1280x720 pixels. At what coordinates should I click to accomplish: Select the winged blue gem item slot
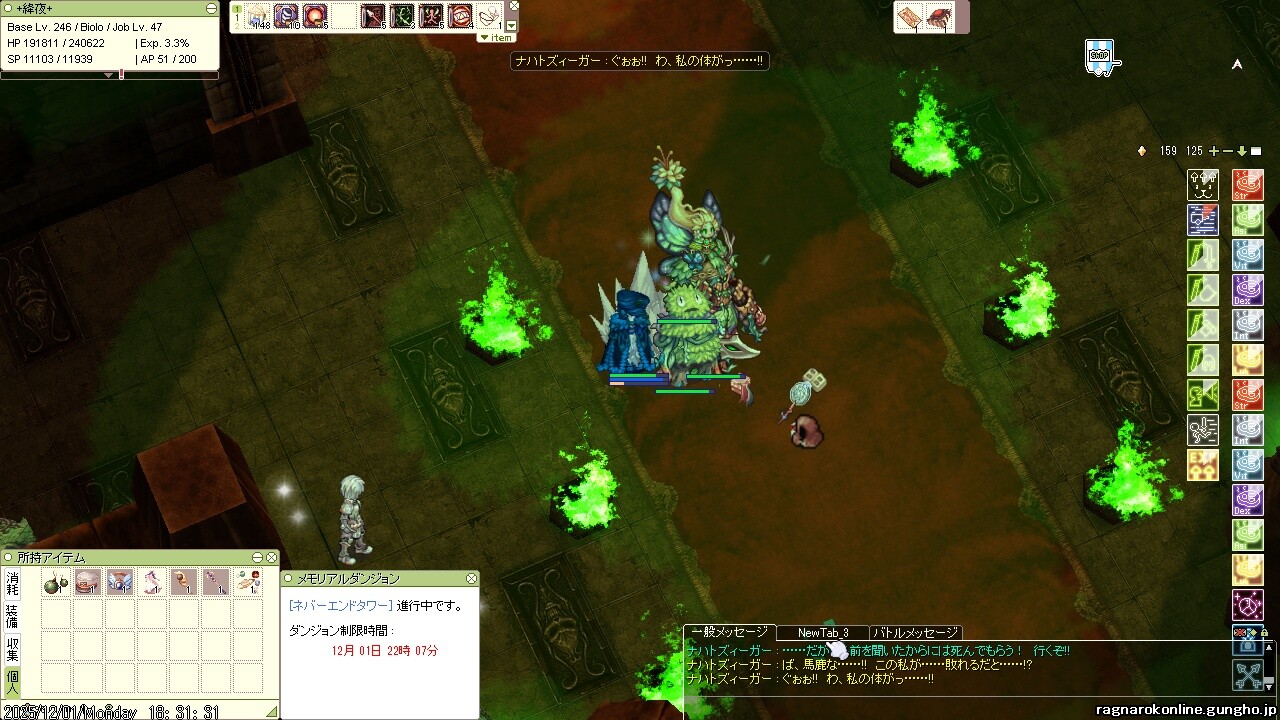point(120,583)
